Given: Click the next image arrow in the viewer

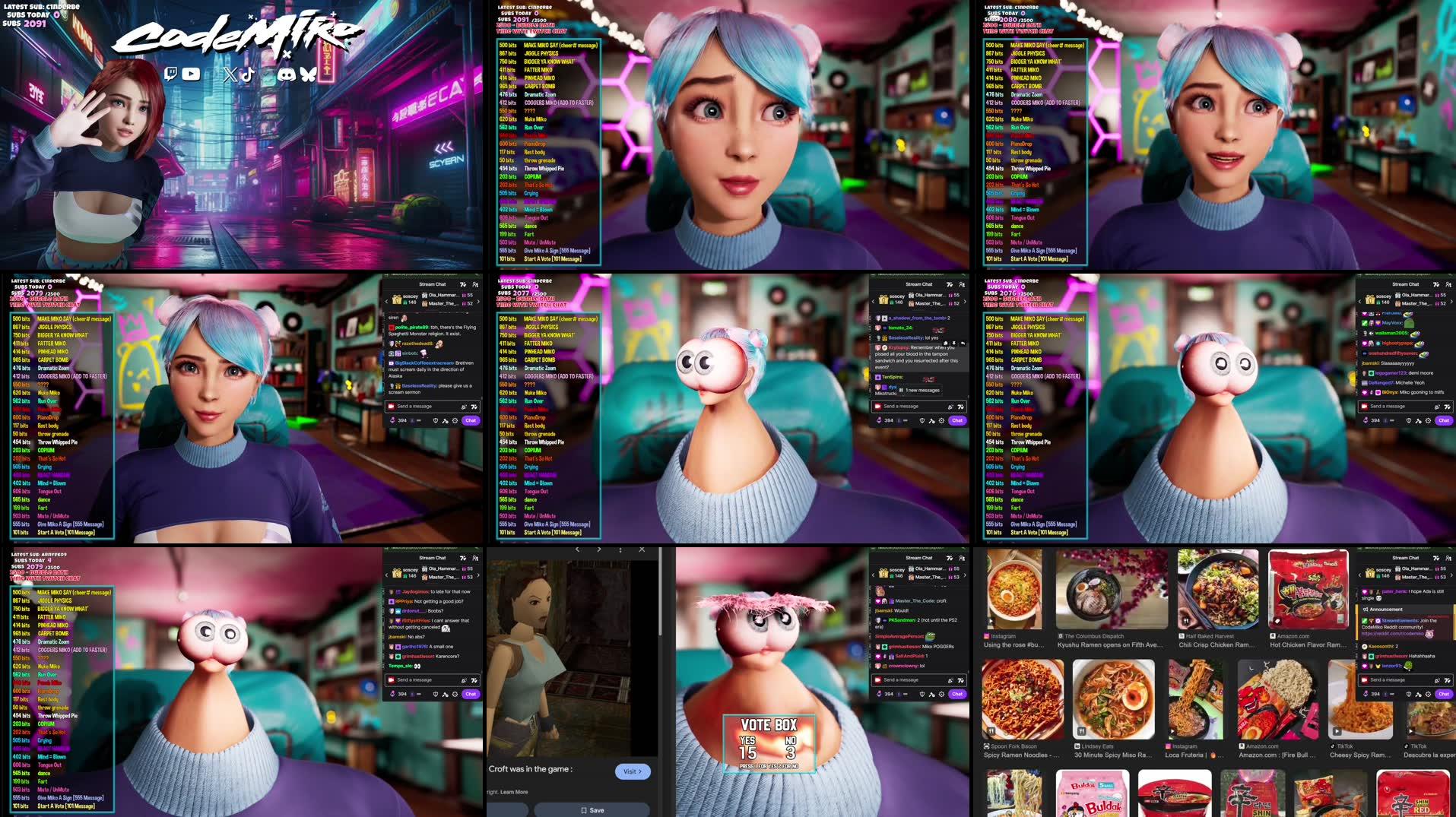Looking at the screenshot, I should point(600,550).
